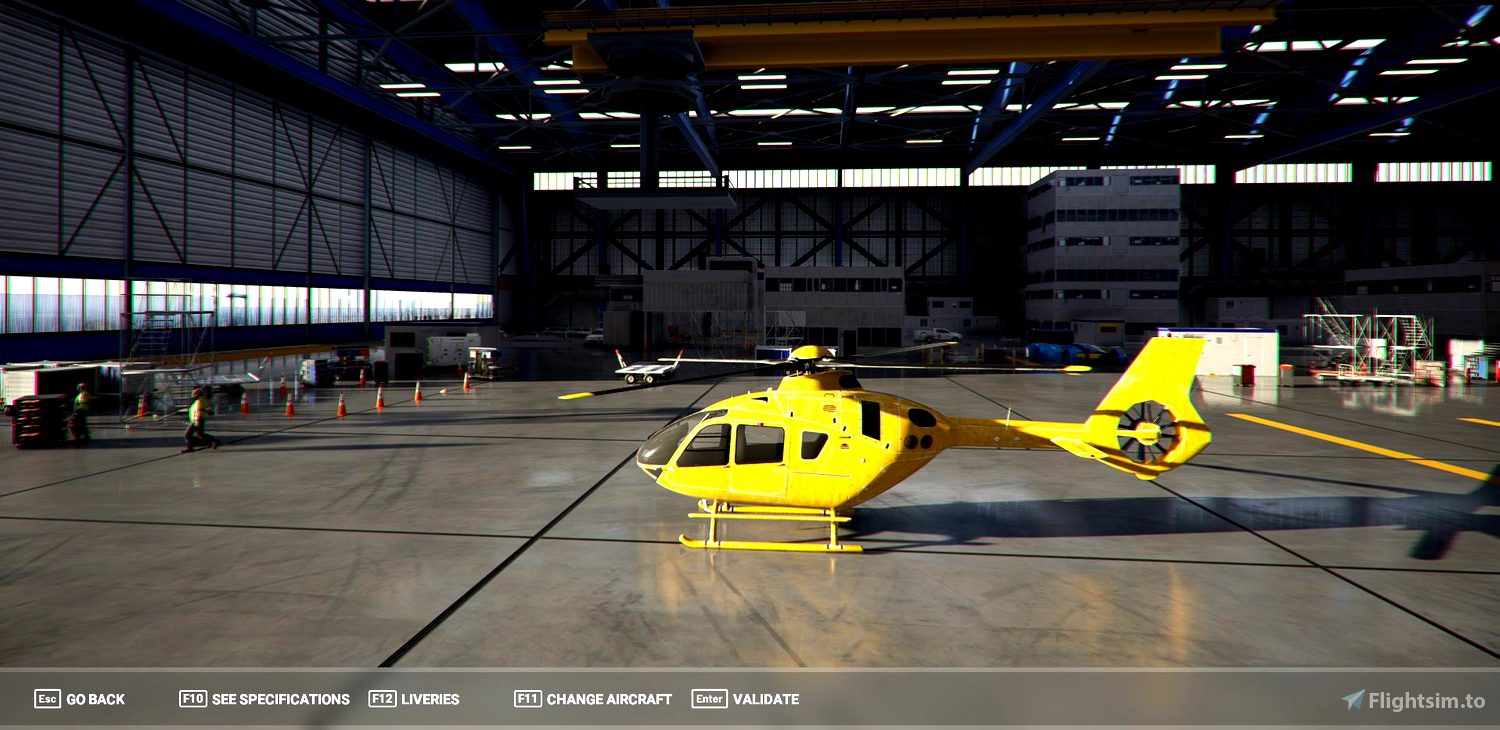Click the Enter key badge icon

[x=708, y=699]
